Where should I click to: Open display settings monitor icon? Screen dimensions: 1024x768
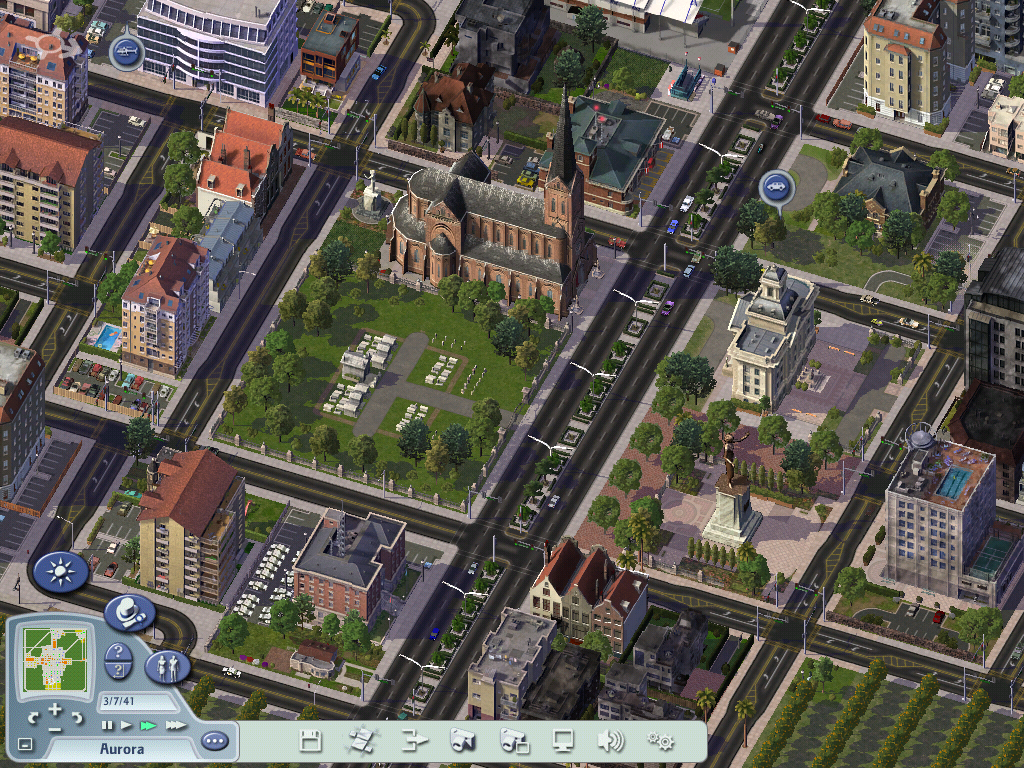pyautogui.click(x=564, y=741)
